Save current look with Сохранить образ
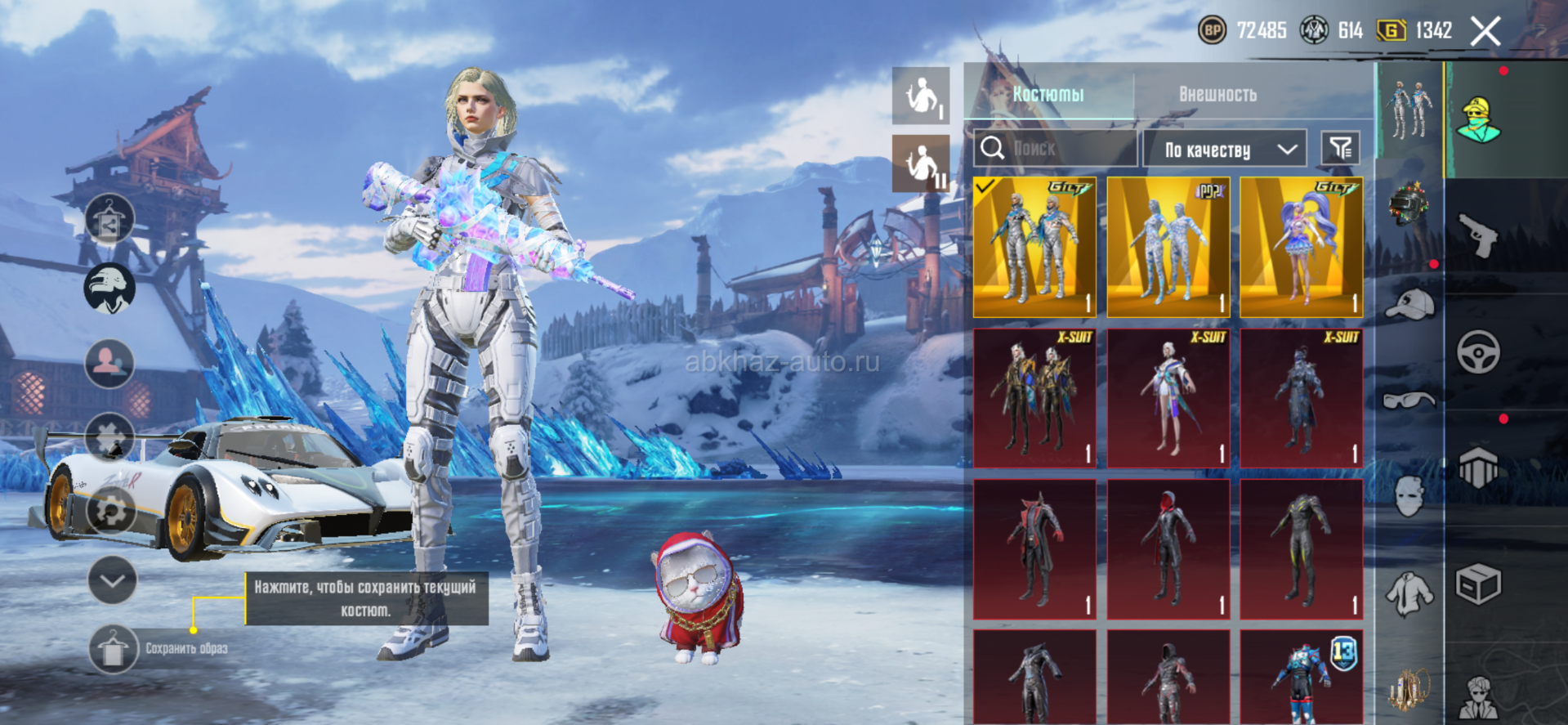 [x=114, y=649]
